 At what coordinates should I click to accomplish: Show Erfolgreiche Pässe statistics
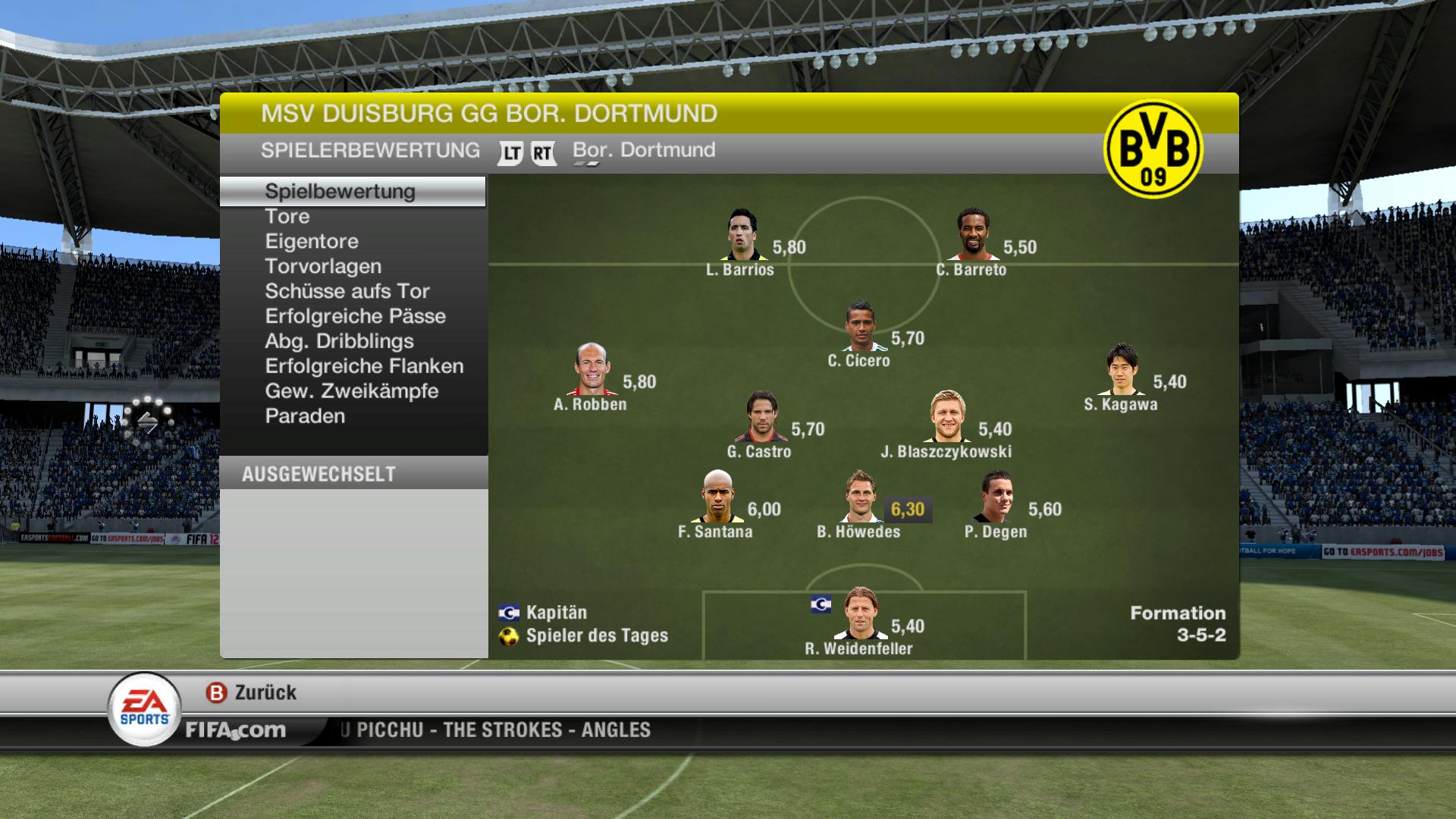[x=355, y=316]
